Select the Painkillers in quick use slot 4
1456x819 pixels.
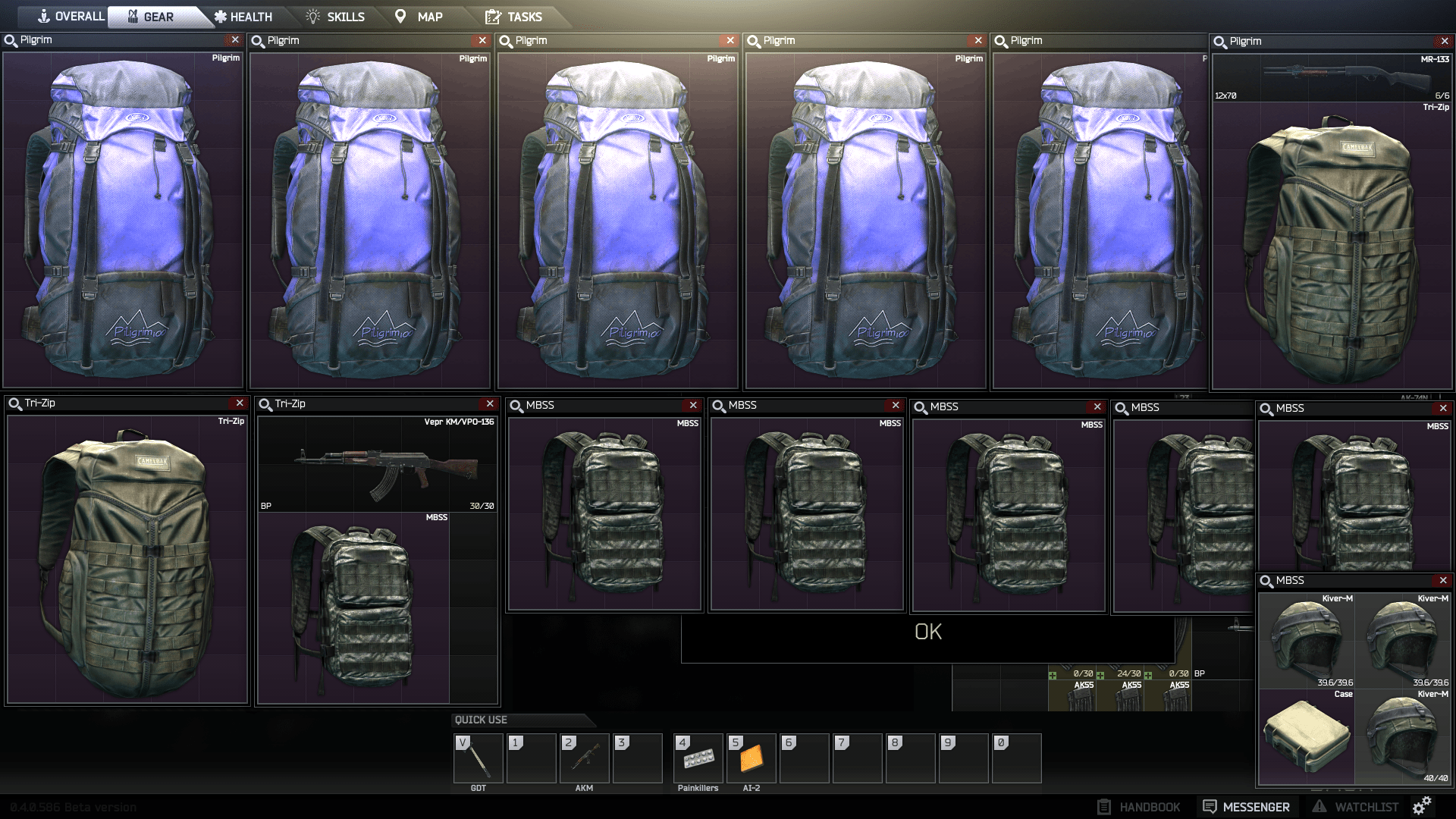point(698,758)
